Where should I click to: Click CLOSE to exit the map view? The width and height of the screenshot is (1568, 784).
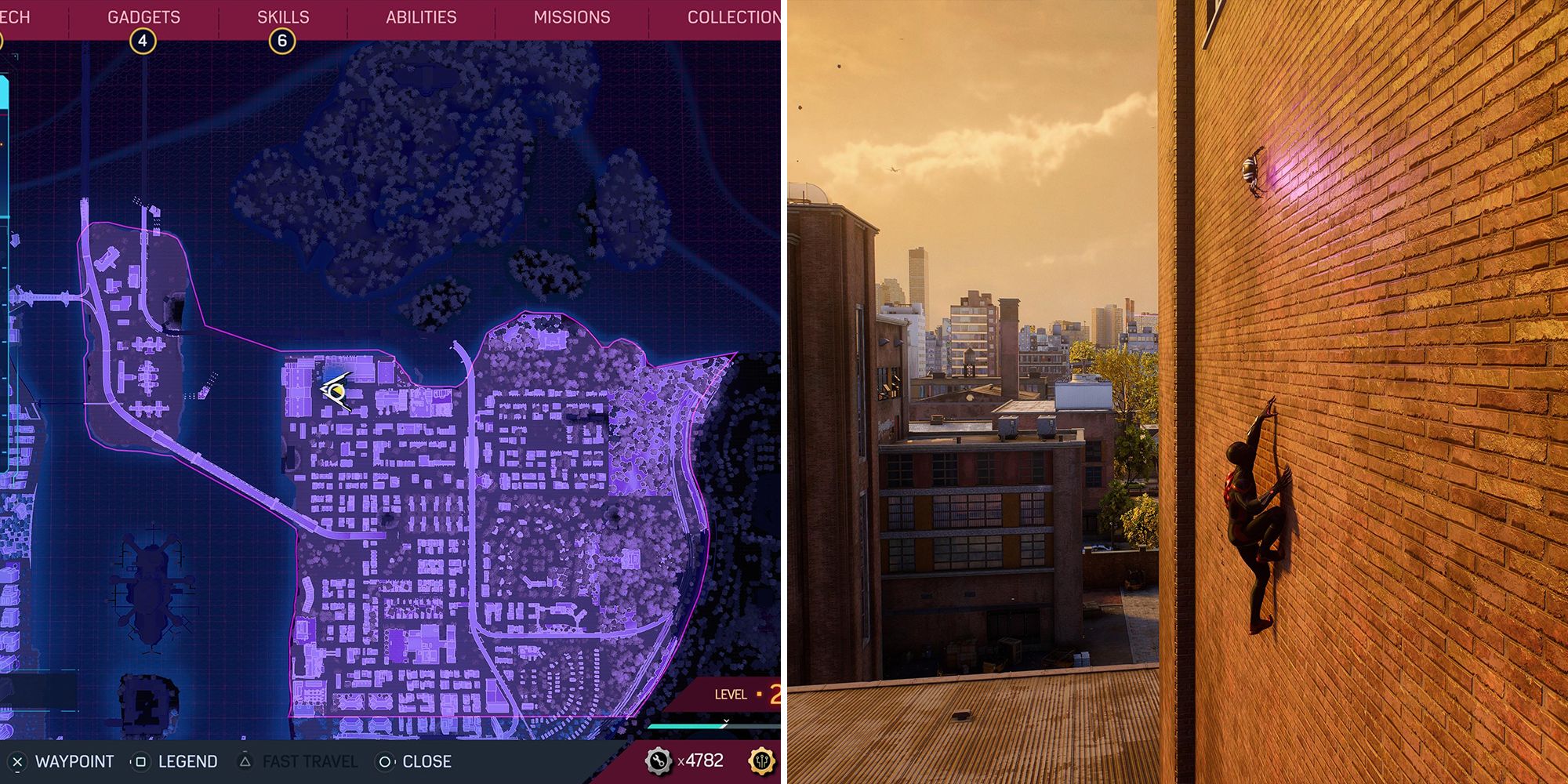pos(427,760)
